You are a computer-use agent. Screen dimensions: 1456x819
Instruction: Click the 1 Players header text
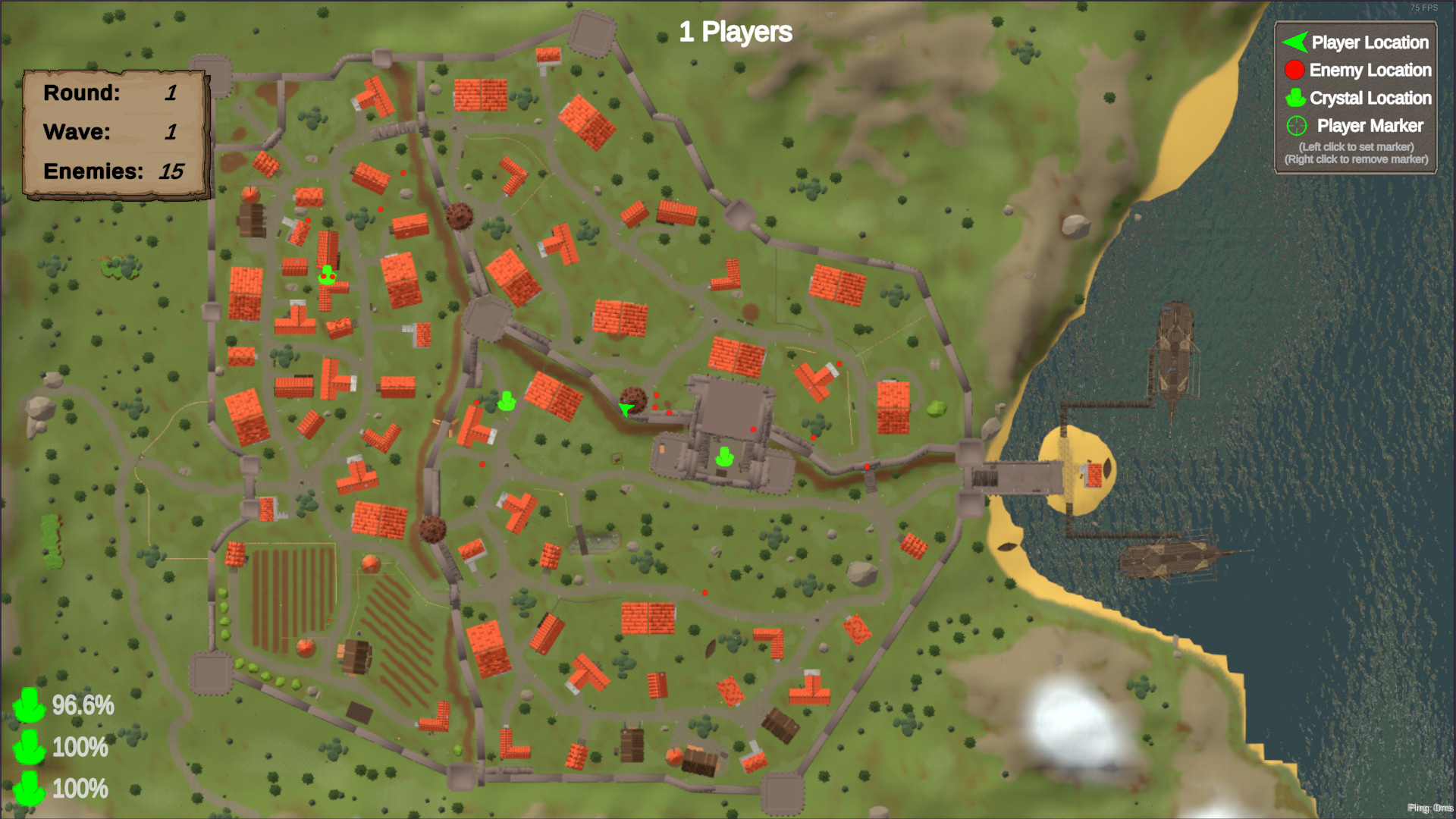[x=734, y=33]
